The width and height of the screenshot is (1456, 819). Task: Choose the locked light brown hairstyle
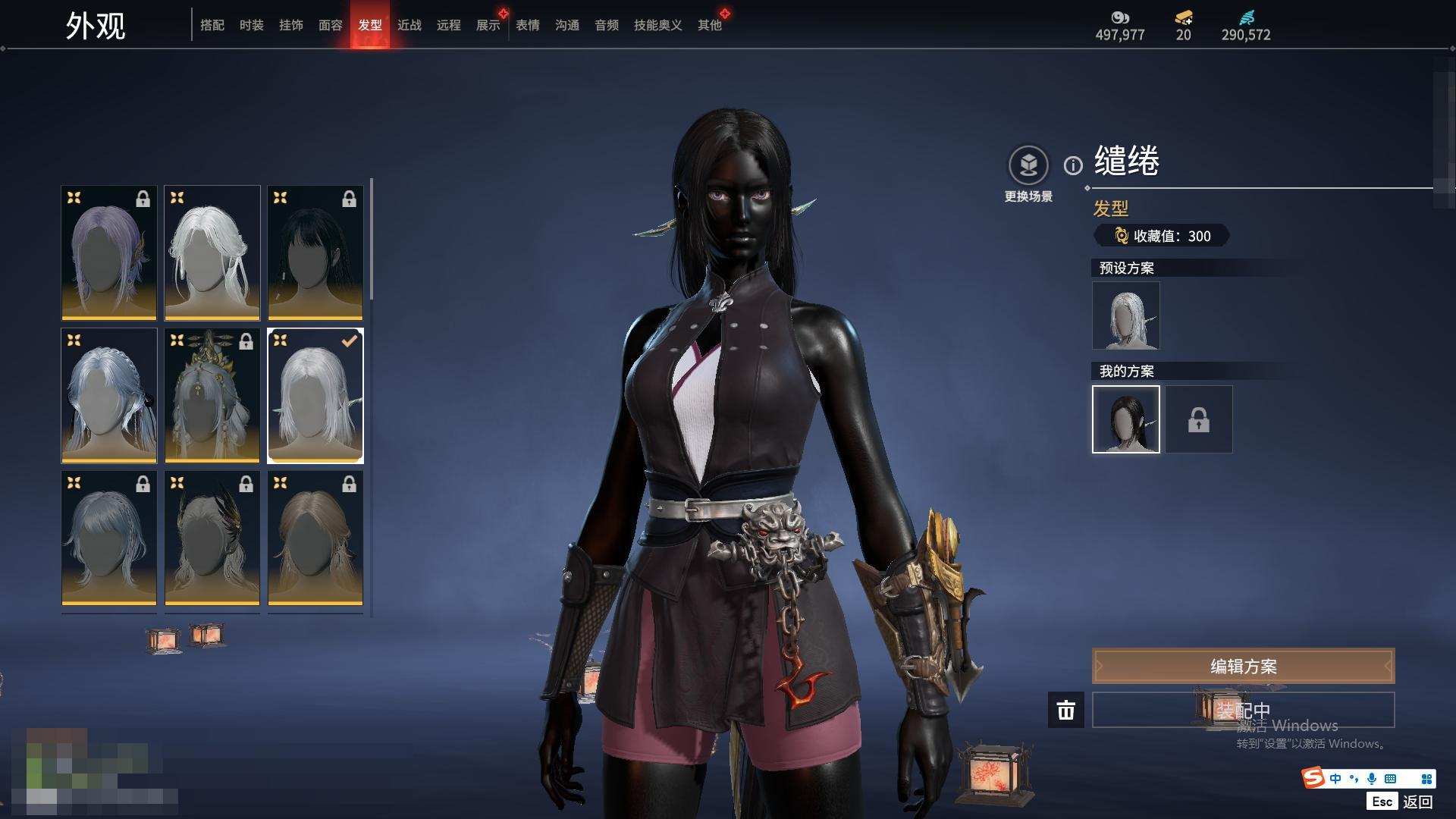coord(315,538)
